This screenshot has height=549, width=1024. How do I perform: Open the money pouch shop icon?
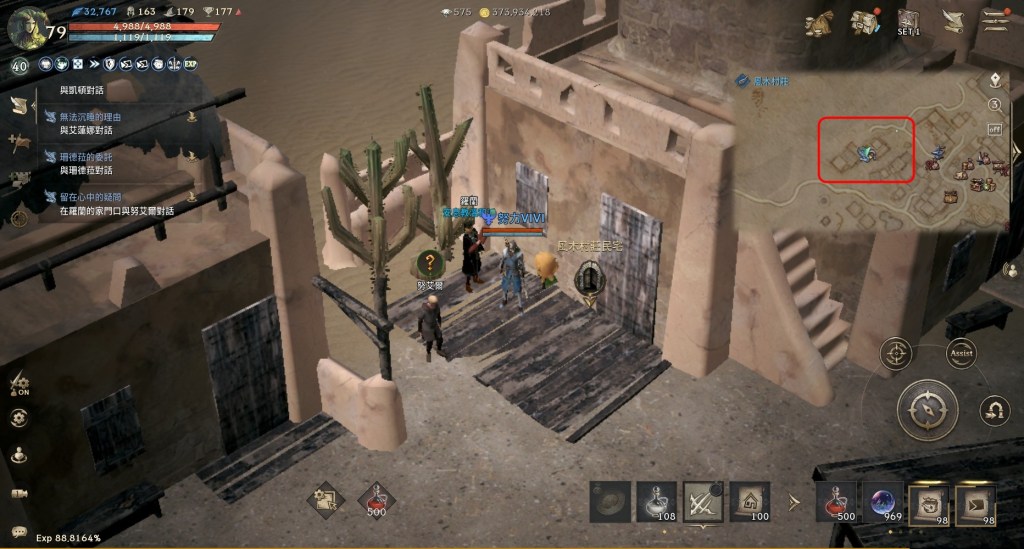(821, 22)
